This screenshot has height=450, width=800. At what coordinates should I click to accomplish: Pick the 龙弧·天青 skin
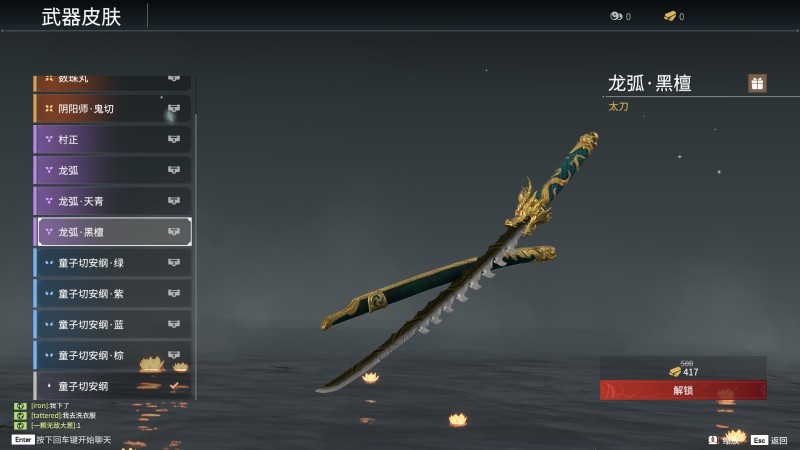click(112, 201)
